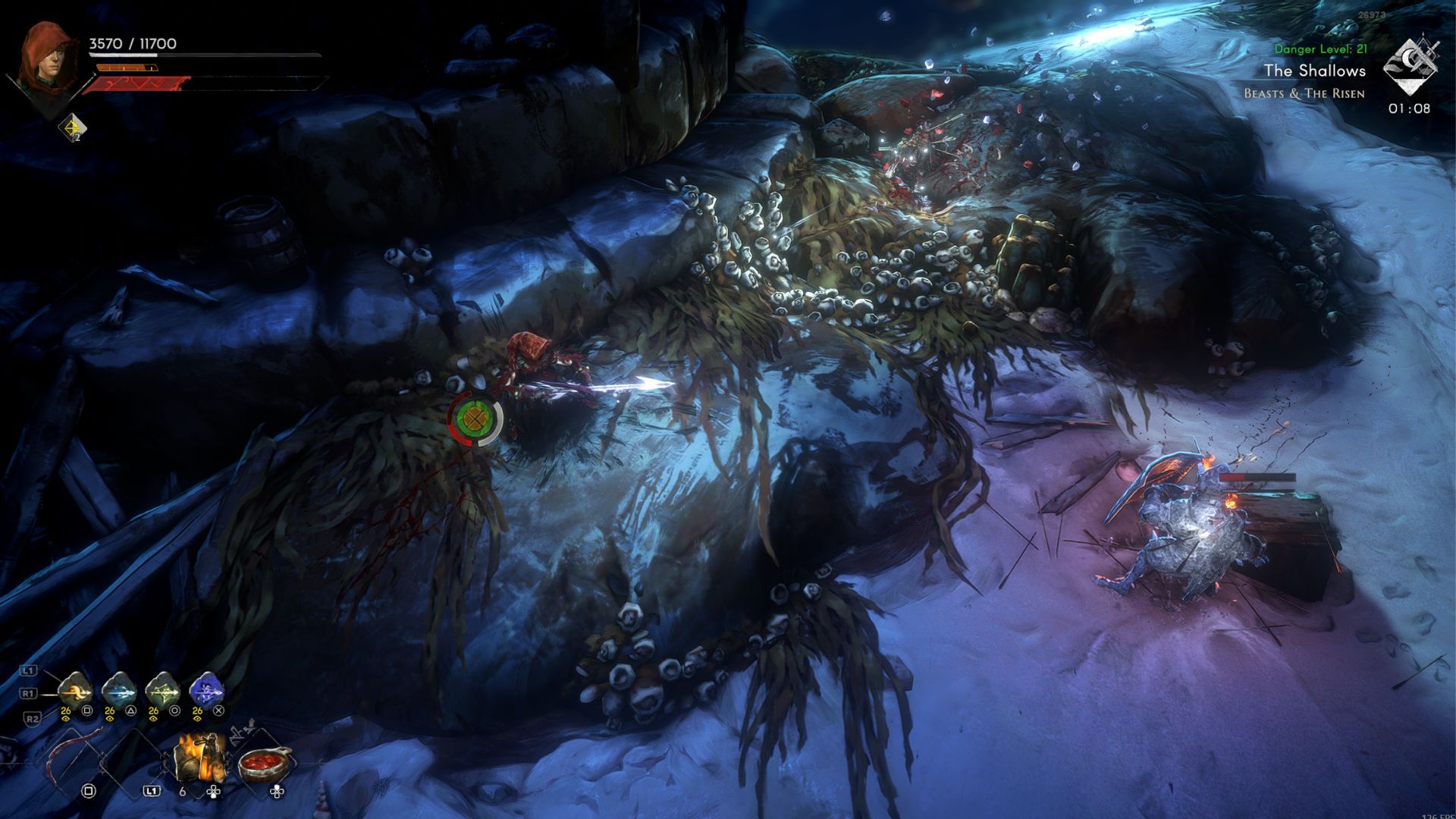Activate the green crossbow shot skill
The width and height of the screenshot is (1456, 819).
pos(162,690)
